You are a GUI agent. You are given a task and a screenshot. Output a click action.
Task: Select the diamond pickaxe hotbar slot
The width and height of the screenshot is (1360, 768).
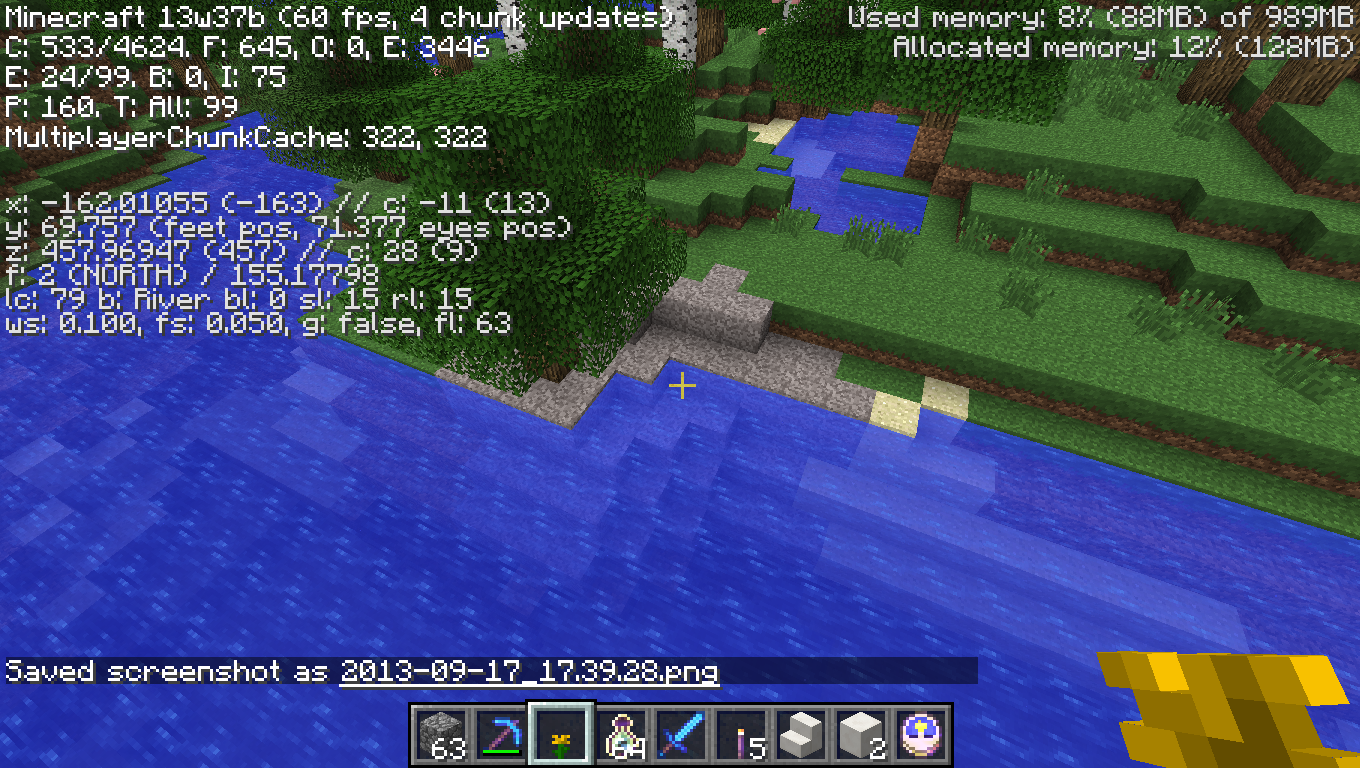pos(501,735)
